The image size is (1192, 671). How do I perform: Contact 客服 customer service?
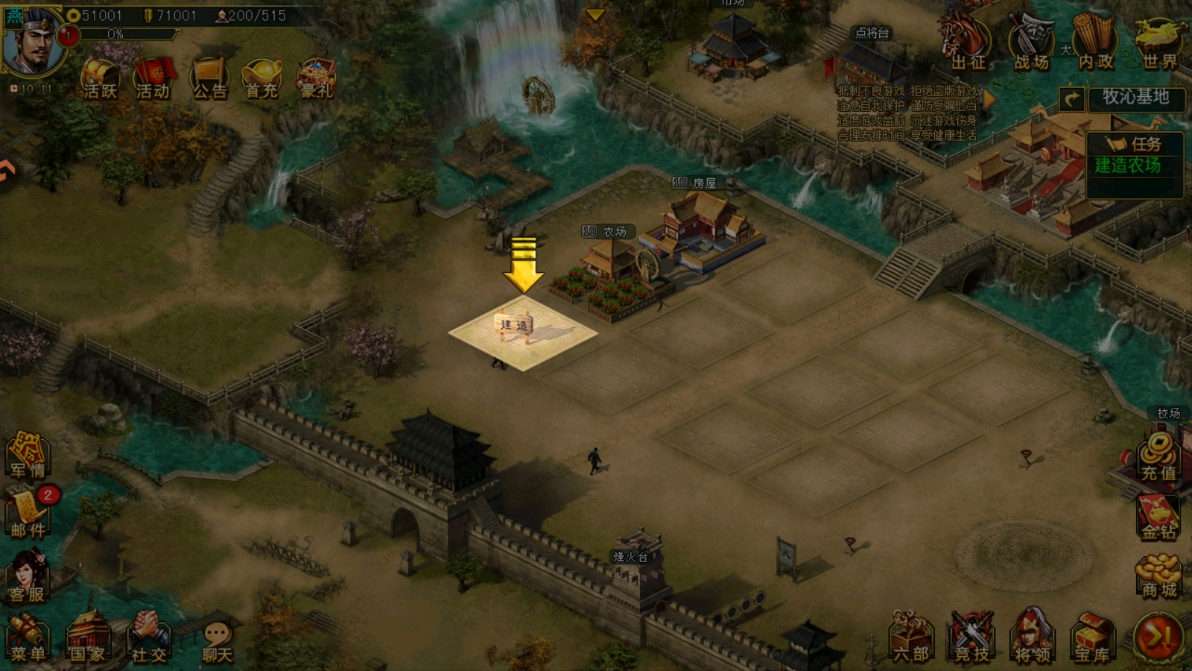[27, 576]
